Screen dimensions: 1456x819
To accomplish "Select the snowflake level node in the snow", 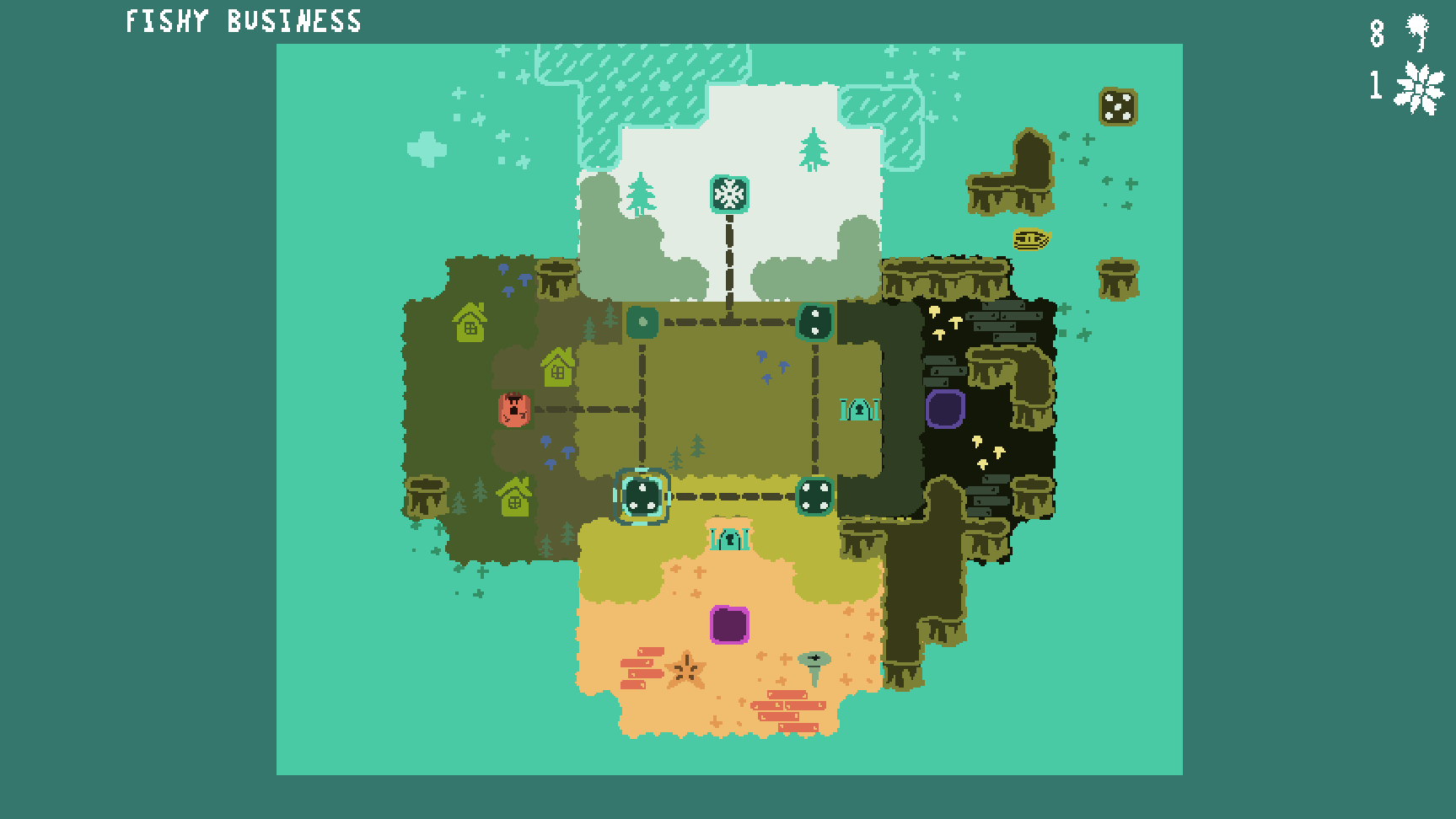I will (x=728, y=194).
